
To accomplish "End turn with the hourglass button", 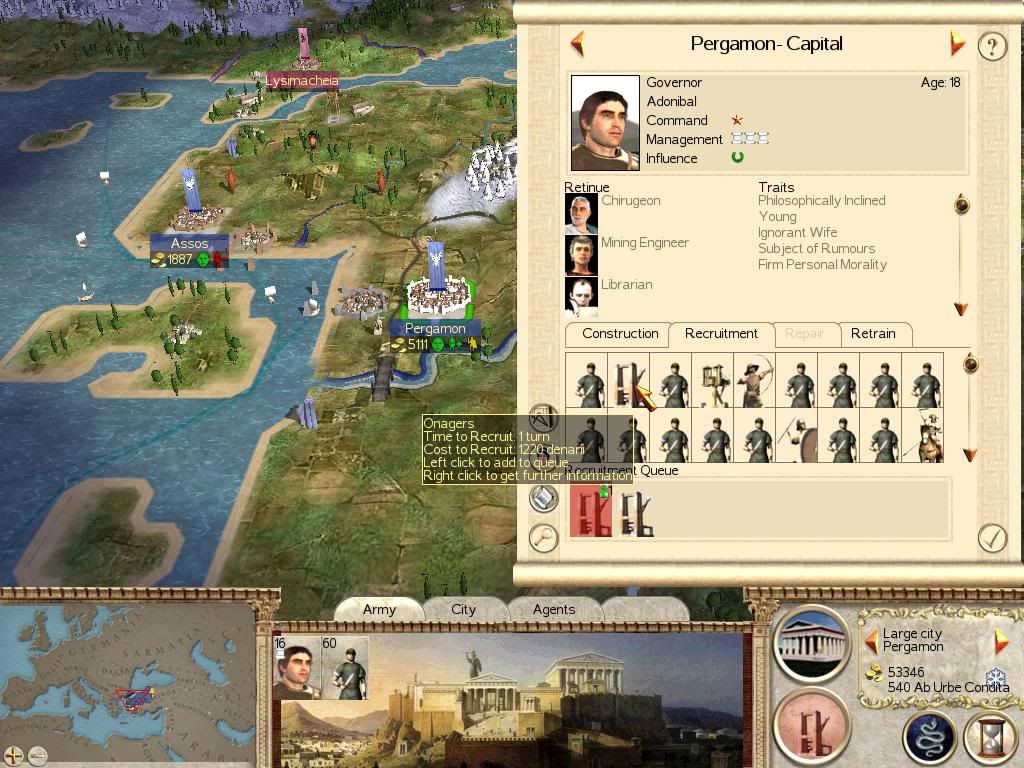I will 990,738.
